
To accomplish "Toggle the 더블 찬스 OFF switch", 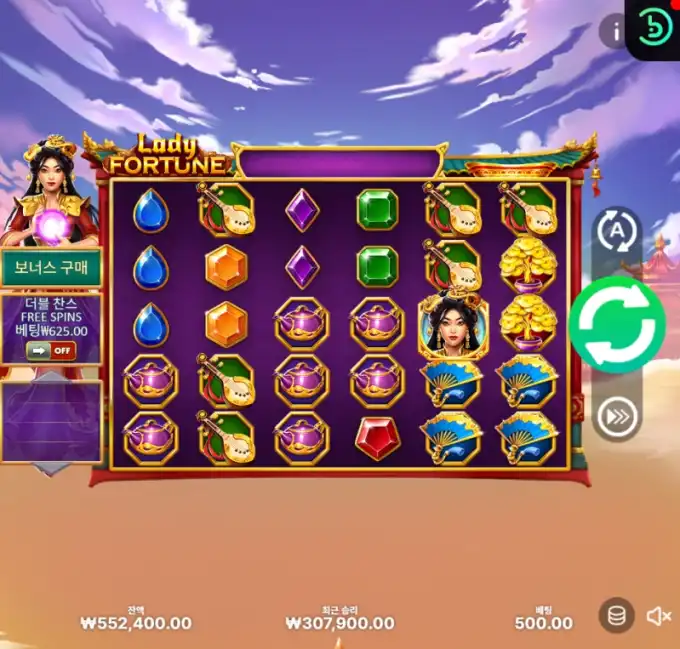I will [x=51, y=350].
